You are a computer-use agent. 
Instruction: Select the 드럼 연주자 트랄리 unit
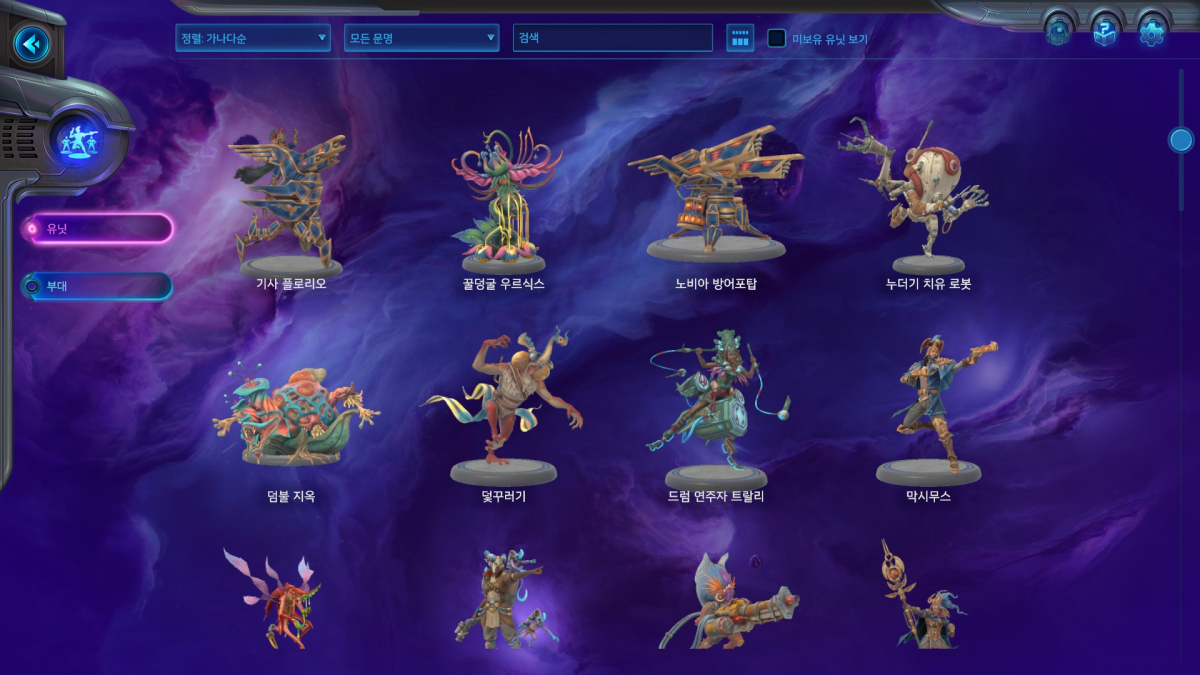(715, 410)
